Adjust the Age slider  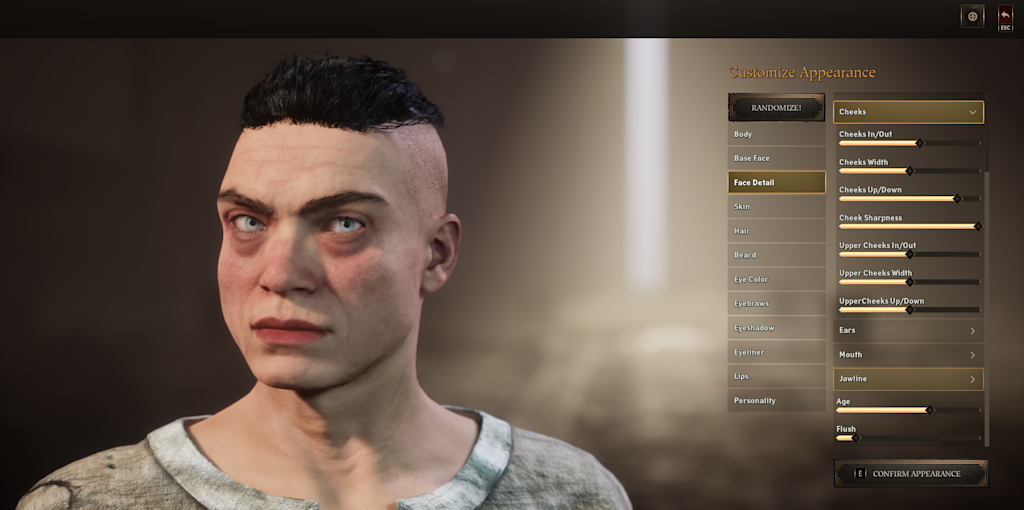pyautogui.click(x=929, y=410)
